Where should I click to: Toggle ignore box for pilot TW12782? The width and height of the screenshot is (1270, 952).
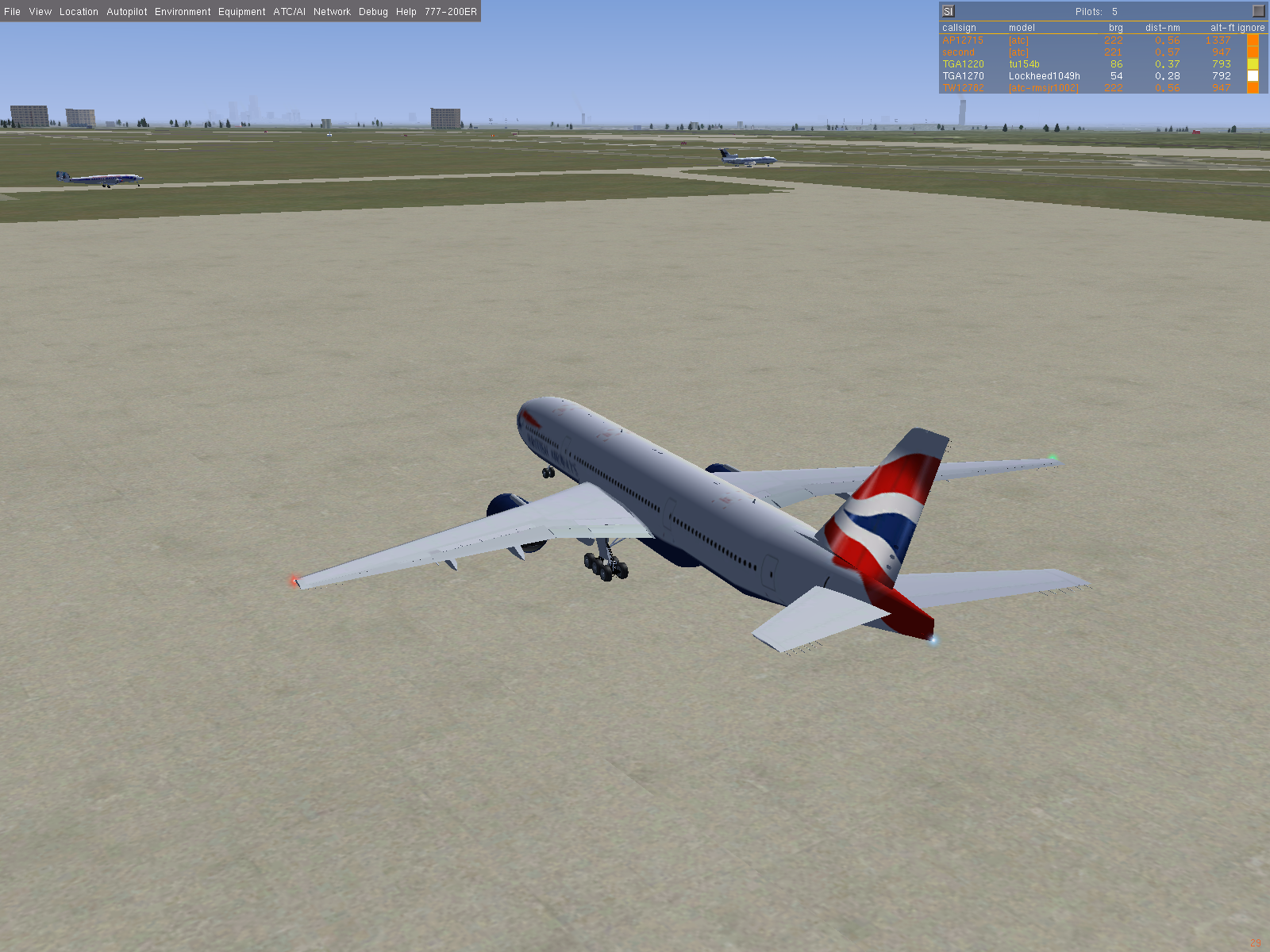pos(1253,88)
